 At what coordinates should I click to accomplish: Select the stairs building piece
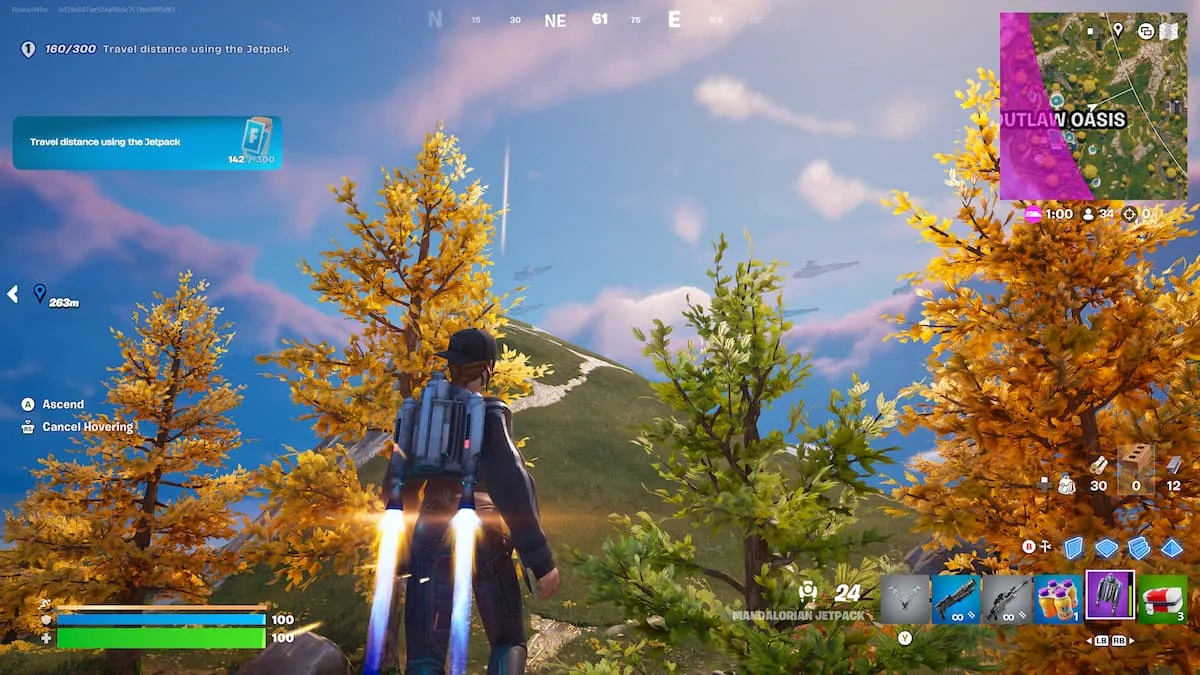1139,548
